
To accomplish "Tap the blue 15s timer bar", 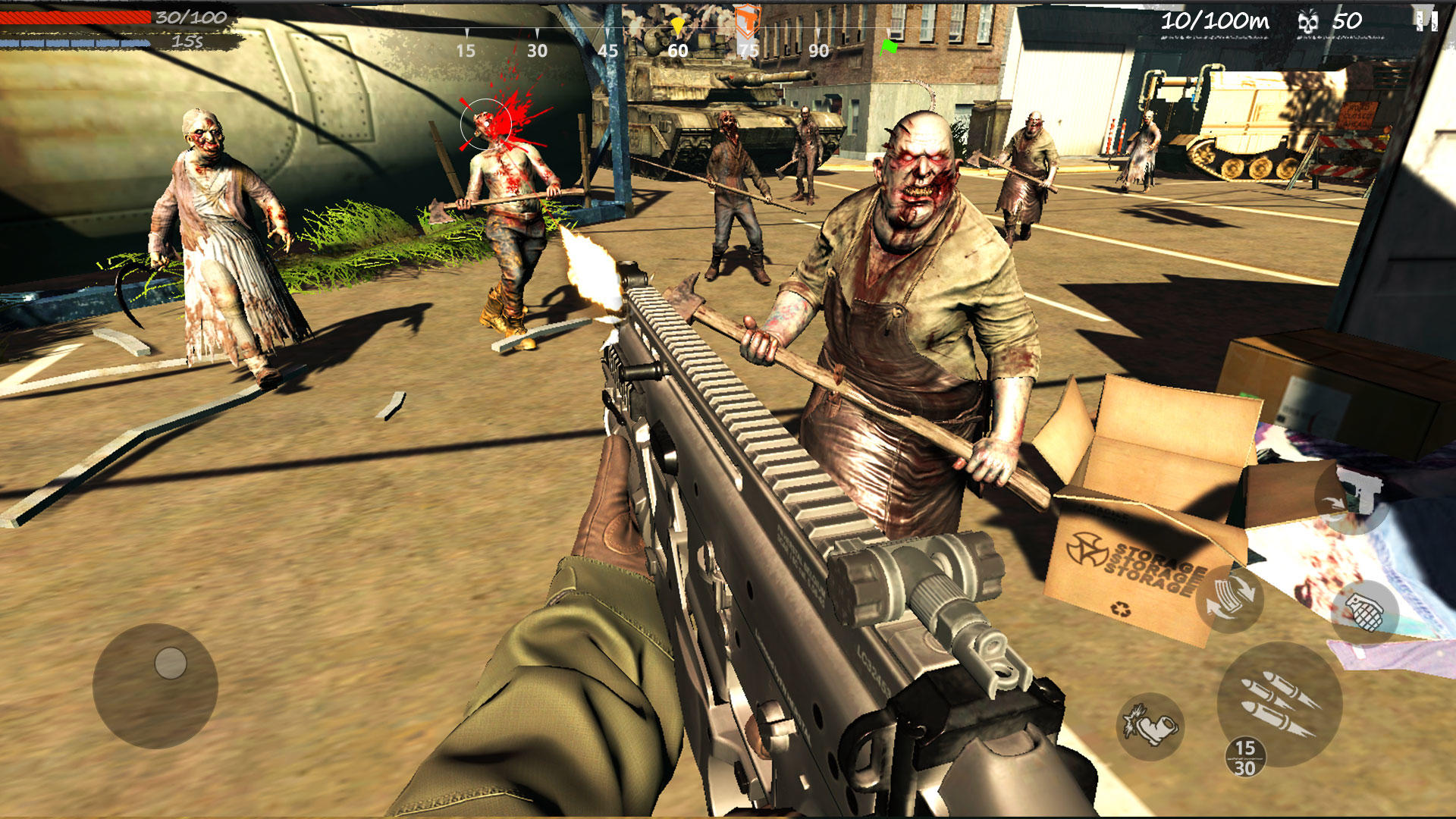I will [76, 44].
